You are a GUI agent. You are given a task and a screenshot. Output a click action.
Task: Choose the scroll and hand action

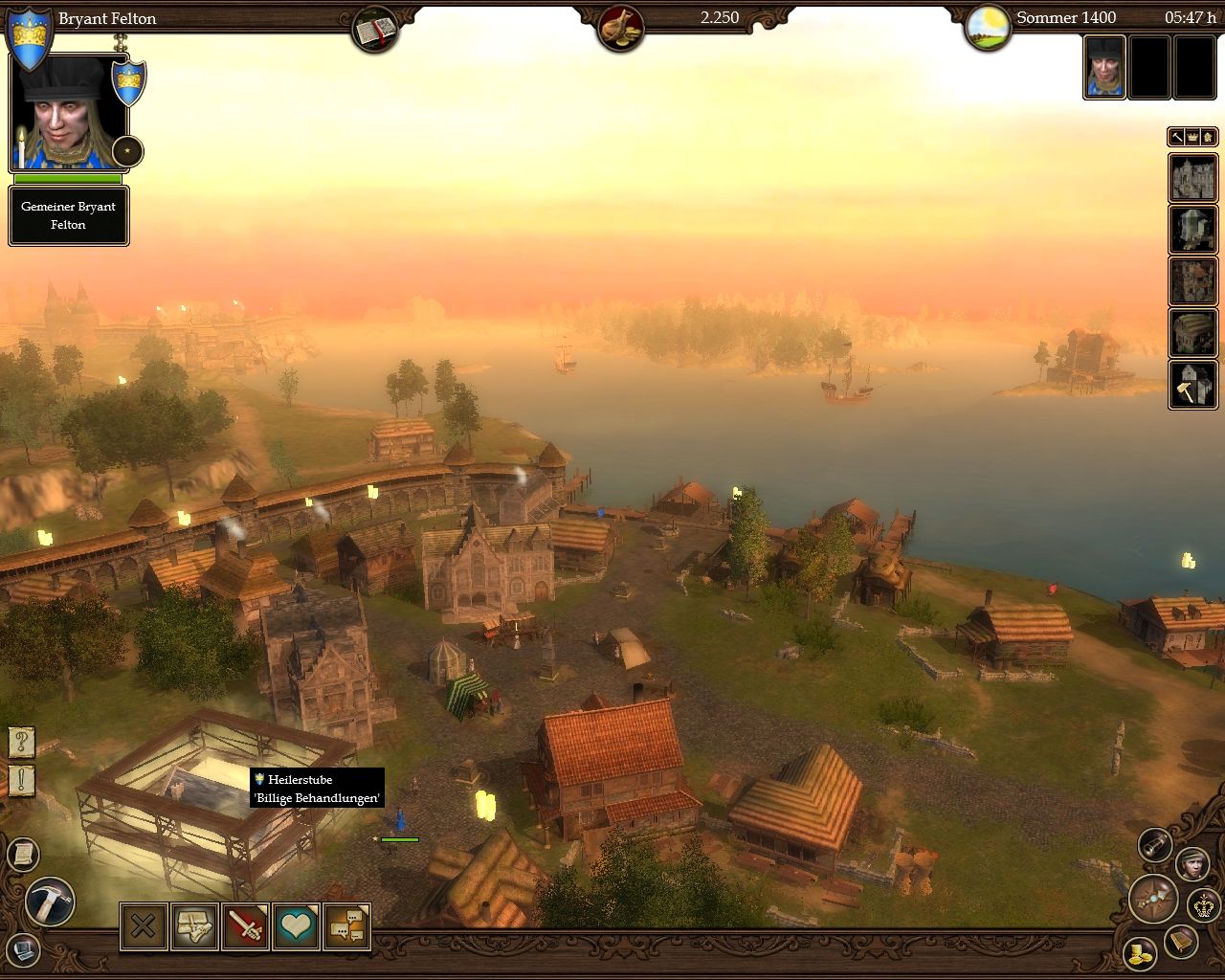pos(194,926)
